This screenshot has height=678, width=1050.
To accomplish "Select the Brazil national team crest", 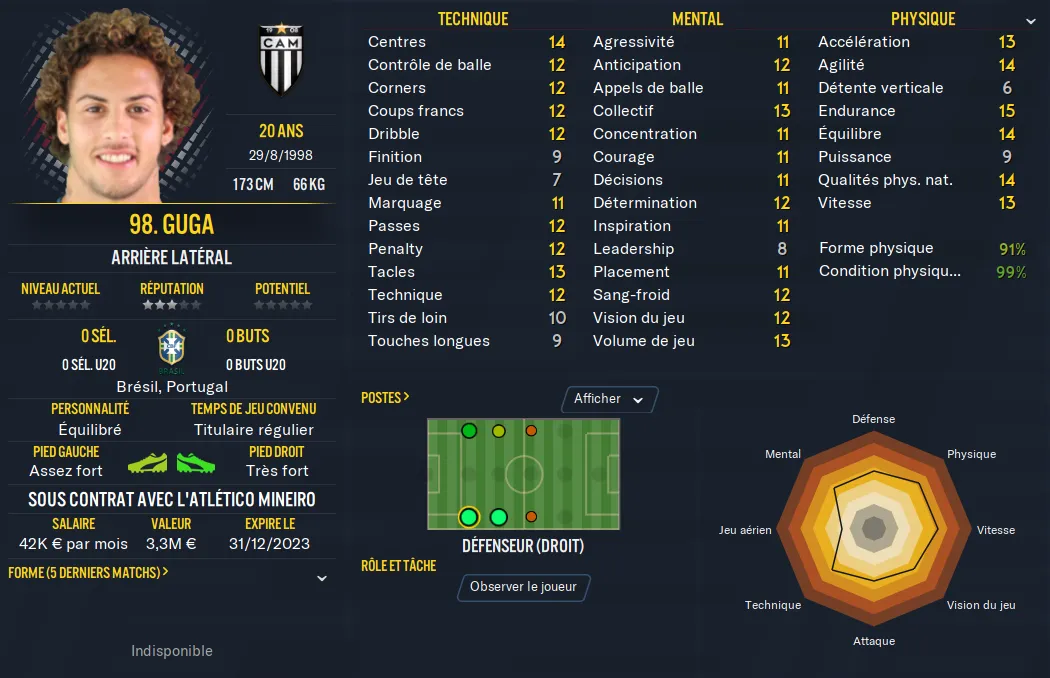I will (172, 348).
